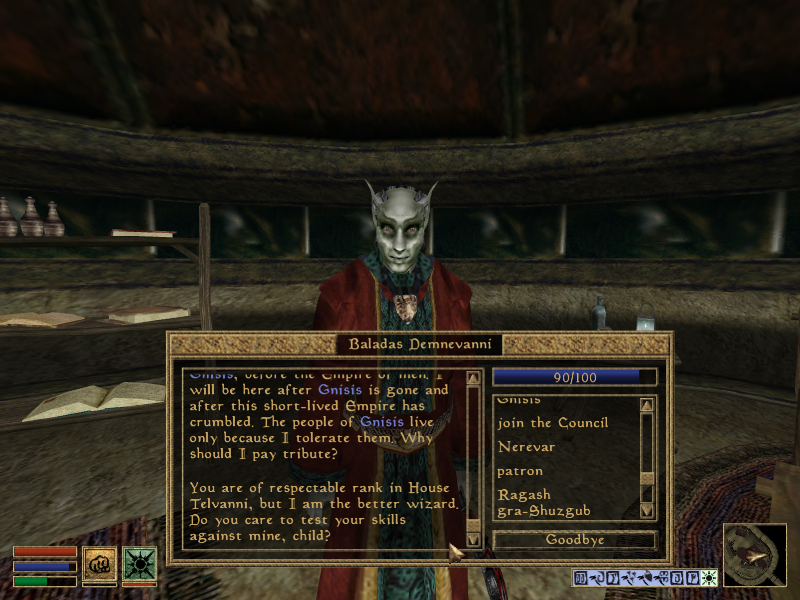Choose the 'patron' dialogue topic

[520, 471]
